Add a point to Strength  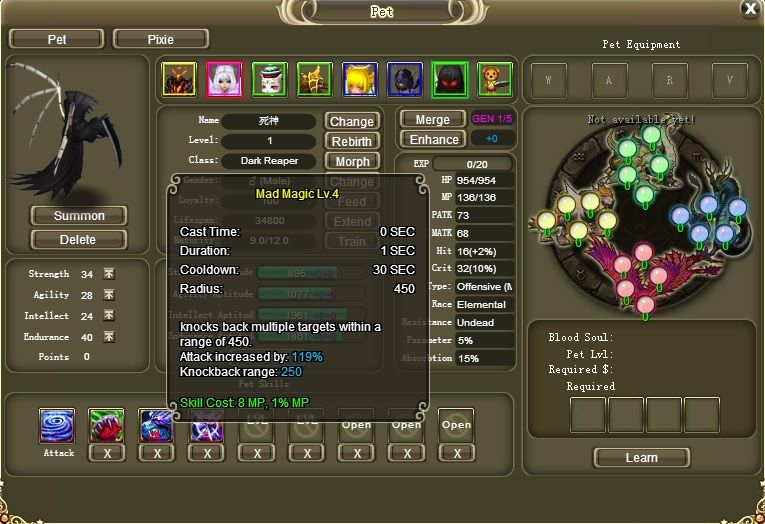point(109,274)
